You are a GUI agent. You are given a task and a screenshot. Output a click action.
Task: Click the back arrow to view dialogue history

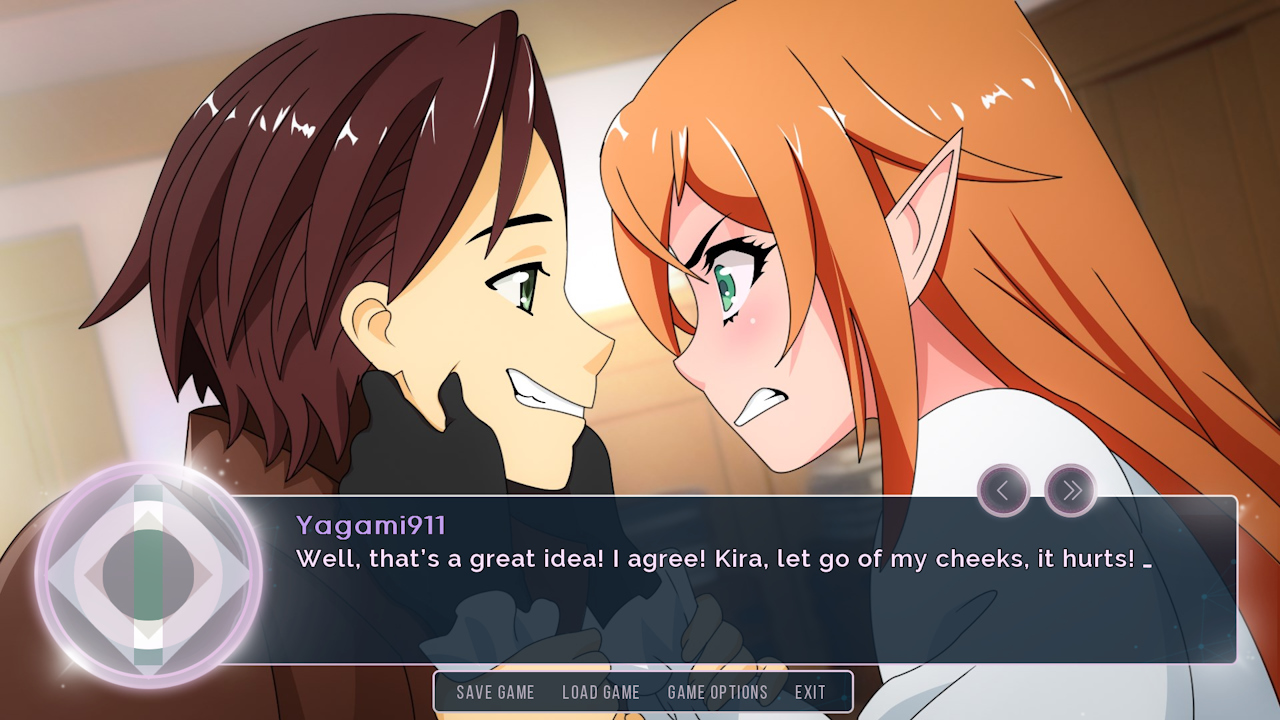coord(1003,491)
